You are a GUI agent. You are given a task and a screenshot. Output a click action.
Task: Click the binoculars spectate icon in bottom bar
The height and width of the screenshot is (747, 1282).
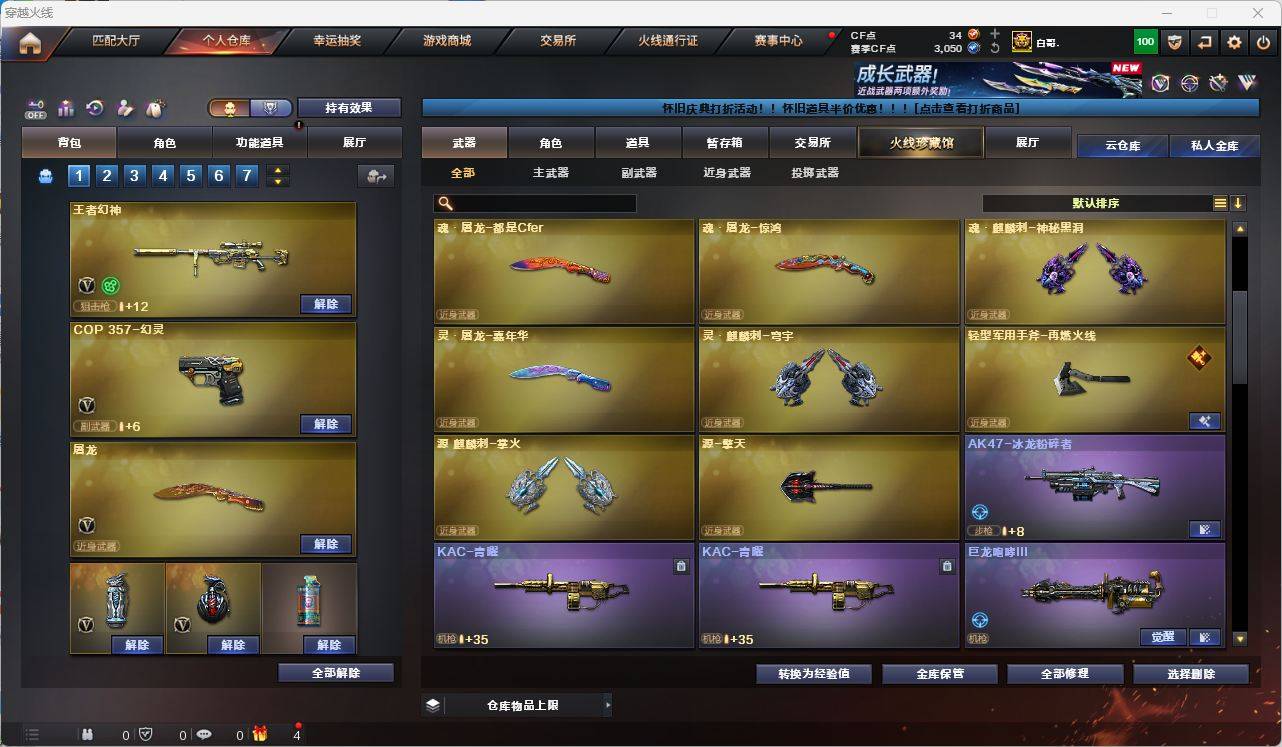(89, 733)
